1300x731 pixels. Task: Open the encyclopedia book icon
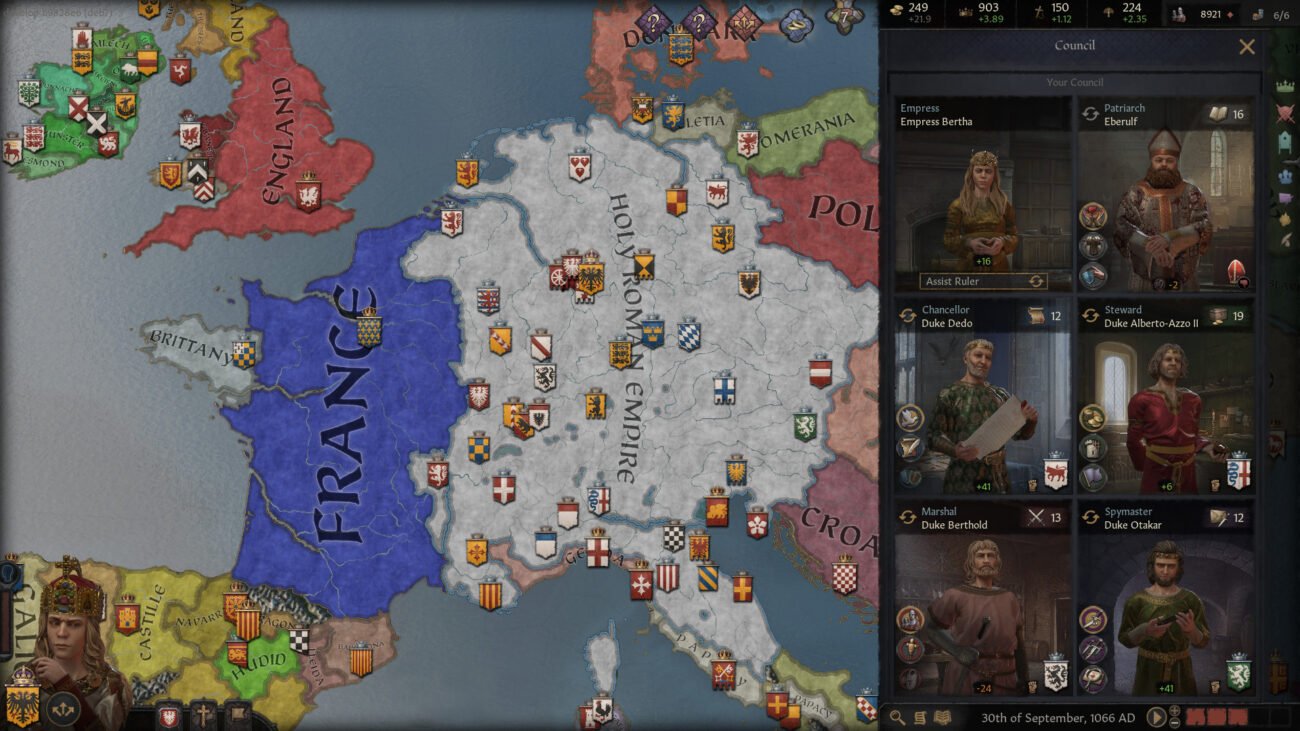(x=943, y=717)
